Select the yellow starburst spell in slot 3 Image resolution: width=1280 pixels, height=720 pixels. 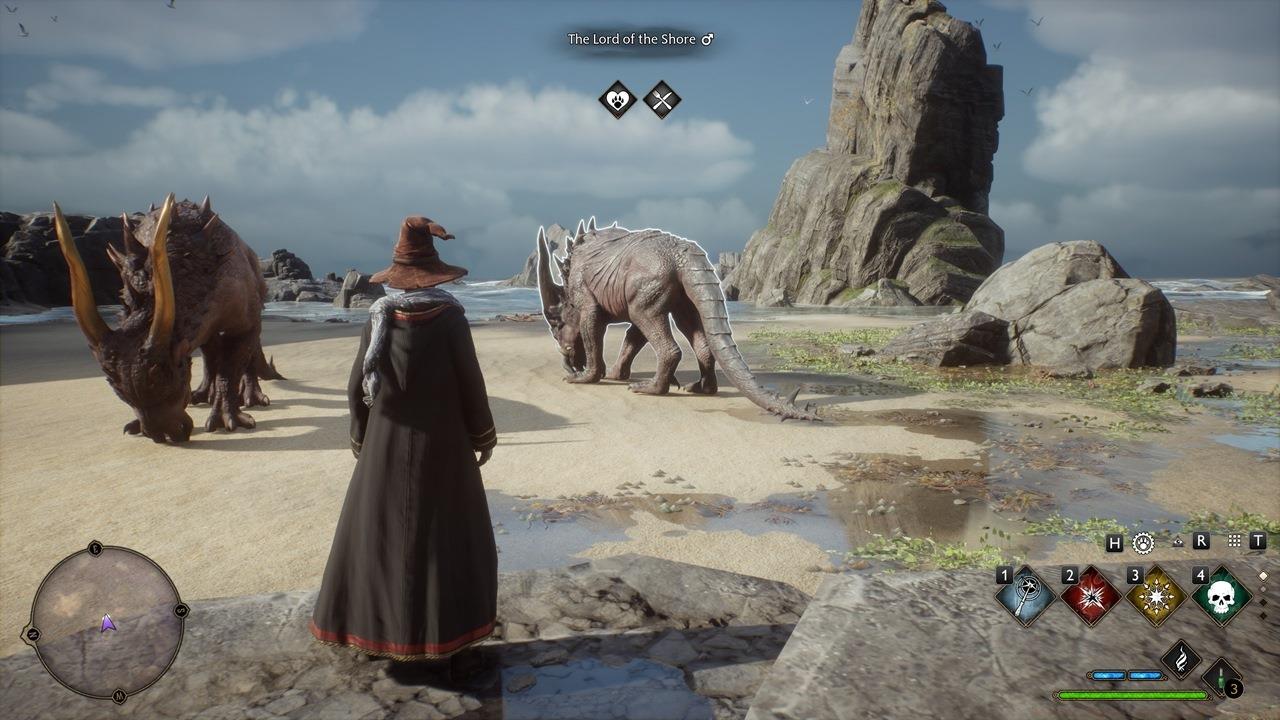pyautogui.click(x=1155, y=595)
